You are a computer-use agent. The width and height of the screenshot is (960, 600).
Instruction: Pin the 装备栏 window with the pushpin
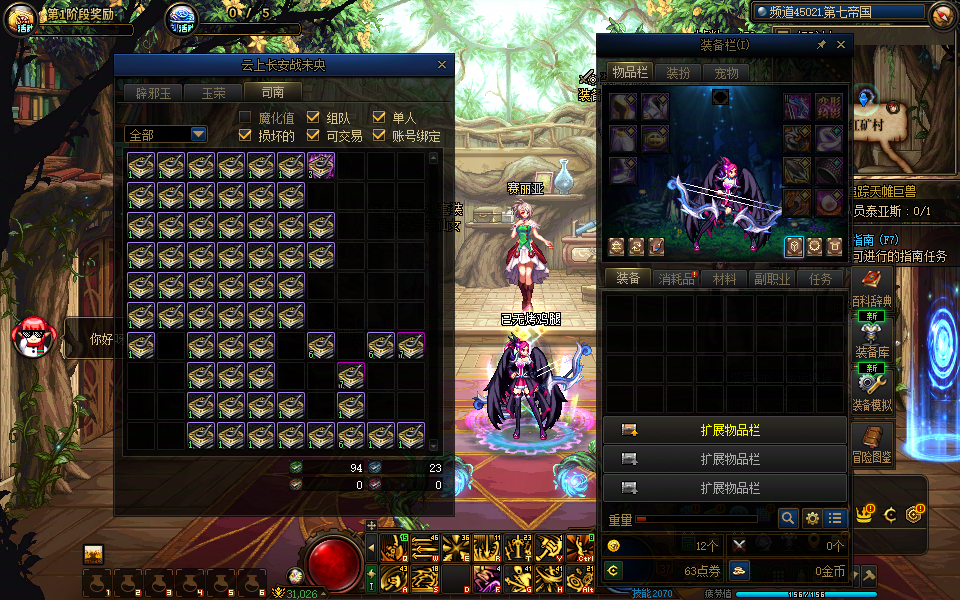pos(822,45)
